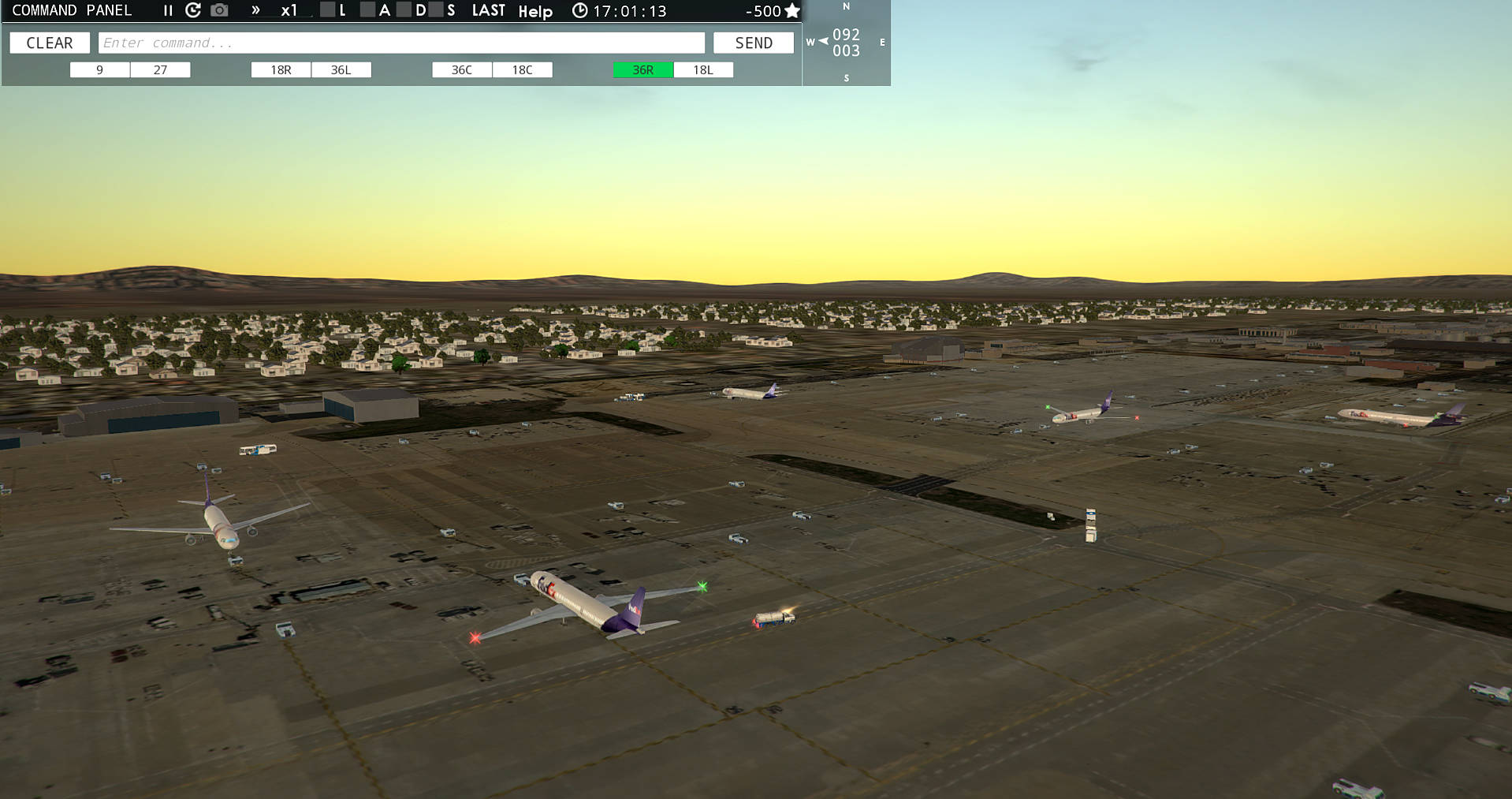Adjust the x1 simulation speed control
This screenshot has height=799, width=1512.
coord(290,10)
